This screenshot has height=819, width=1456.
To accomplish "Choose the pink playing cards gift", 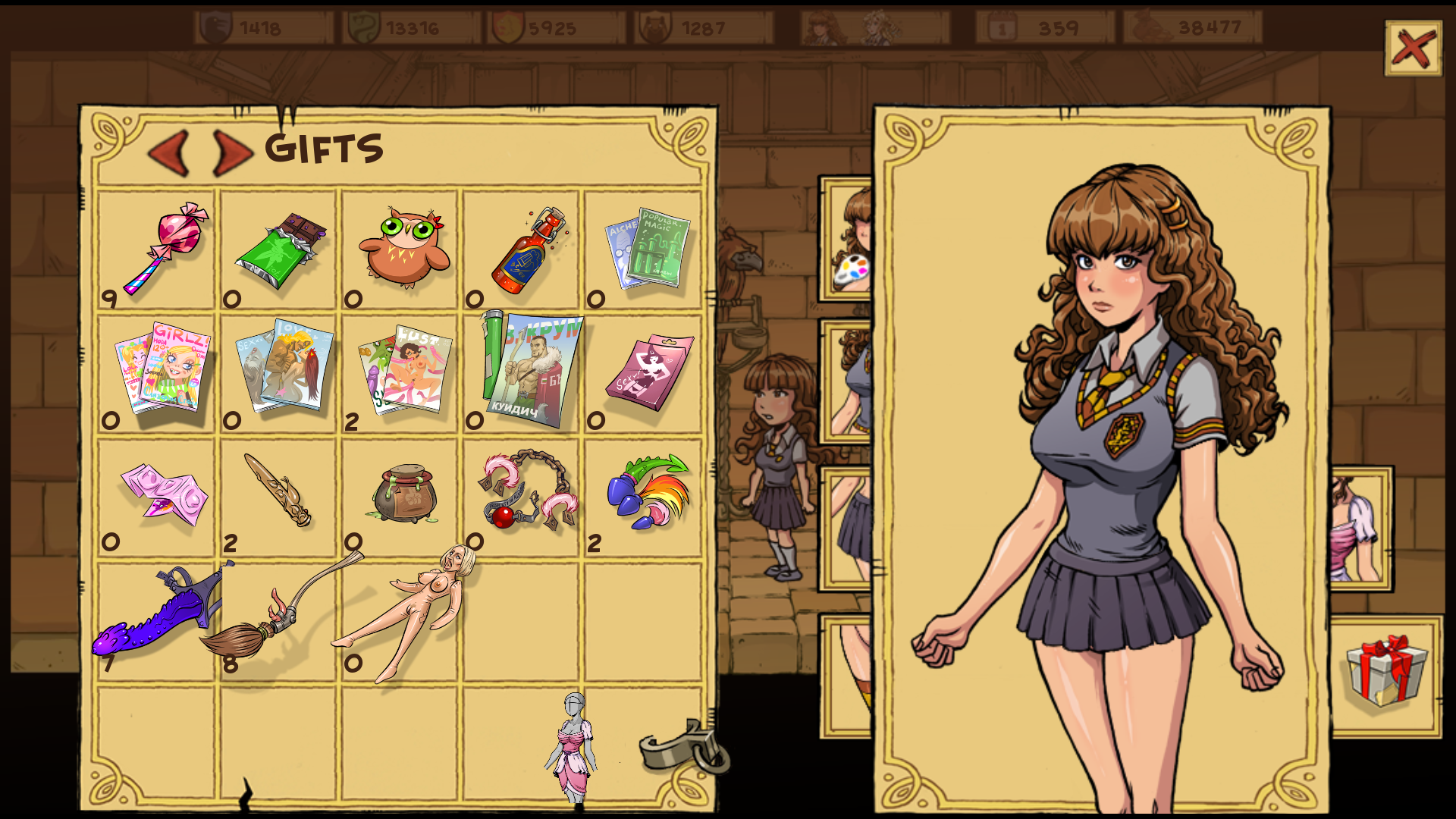I will (x=165, y=494).
